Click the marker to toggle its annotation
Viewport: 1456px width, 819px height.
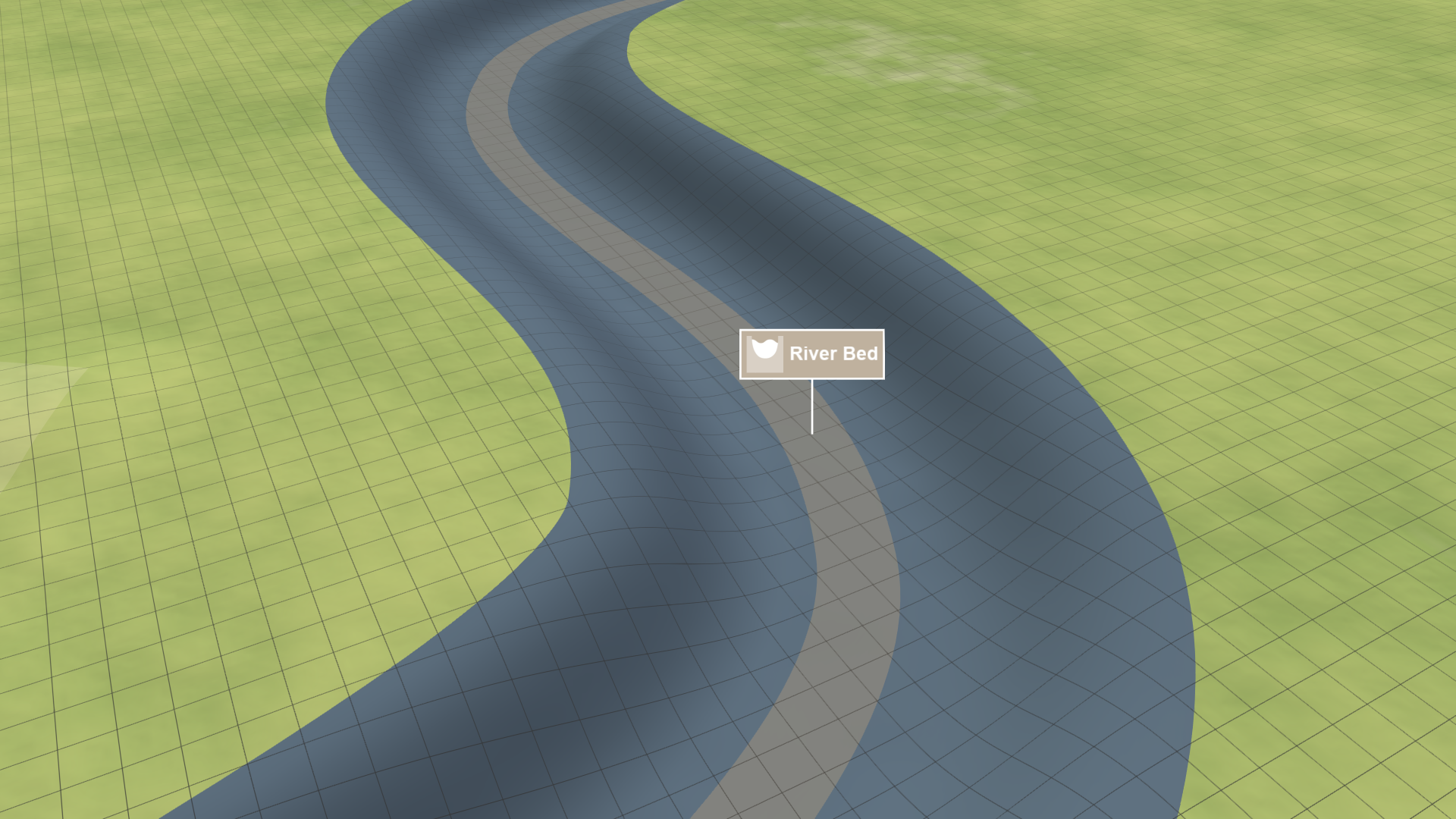click(x=811, y=353)
